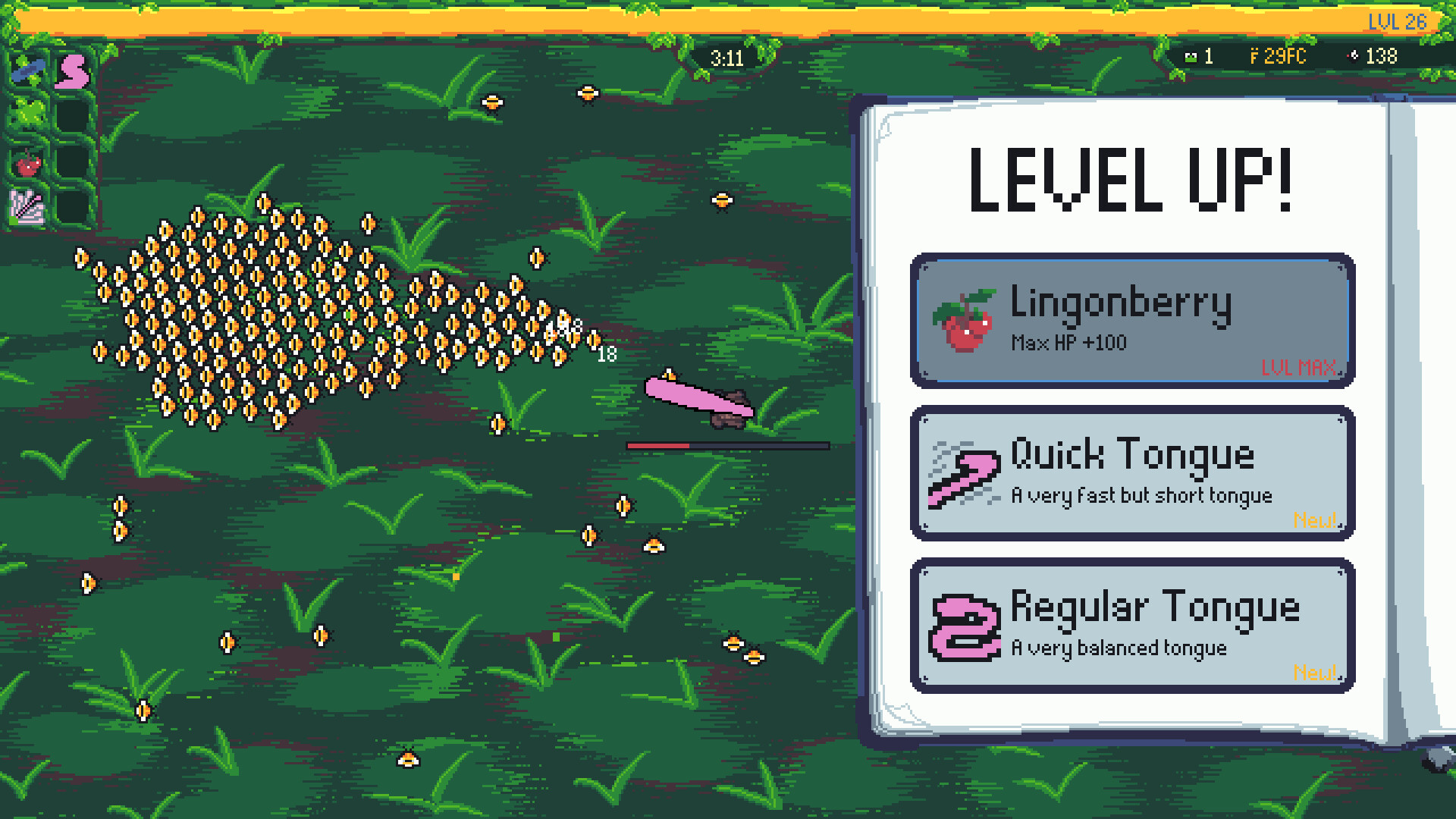Click the pink tongue equipment icon top-left
1456x819 pixels.
(71, 70)
